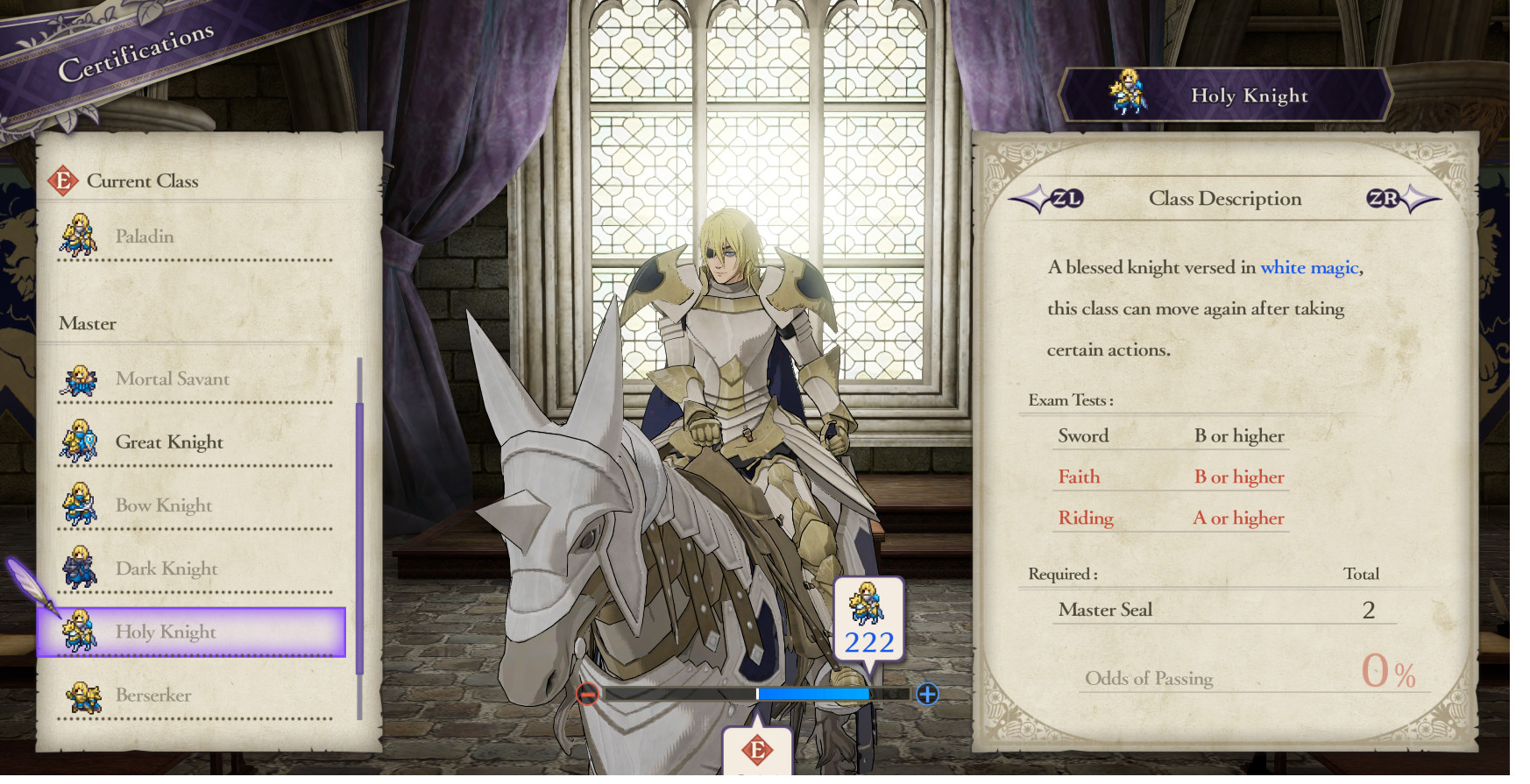Screen dimensions: 1530x784
Task: Expand the Master class section
Action: click(x=86, y=323)
